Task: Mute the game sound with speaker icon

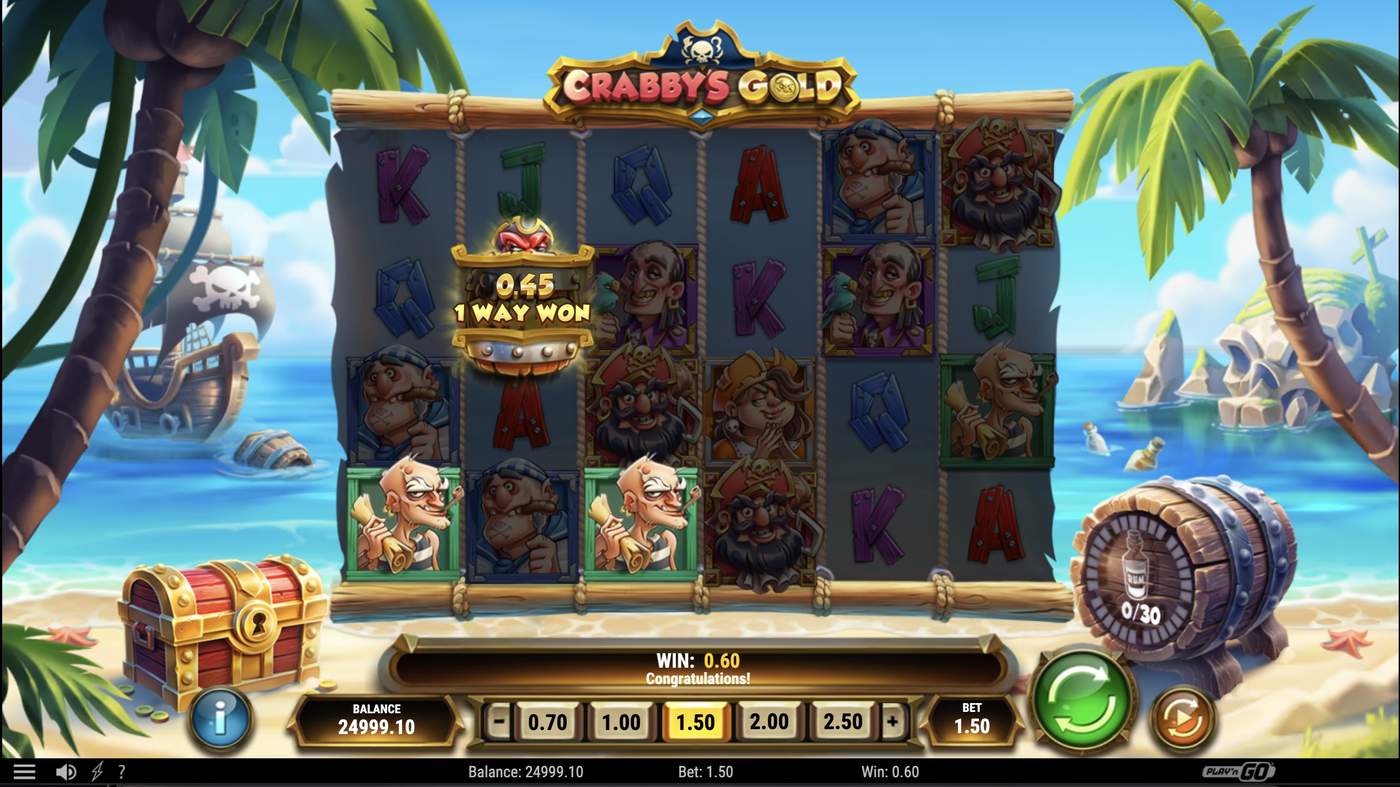Action: pyautogui.click(x=66, y=770)
